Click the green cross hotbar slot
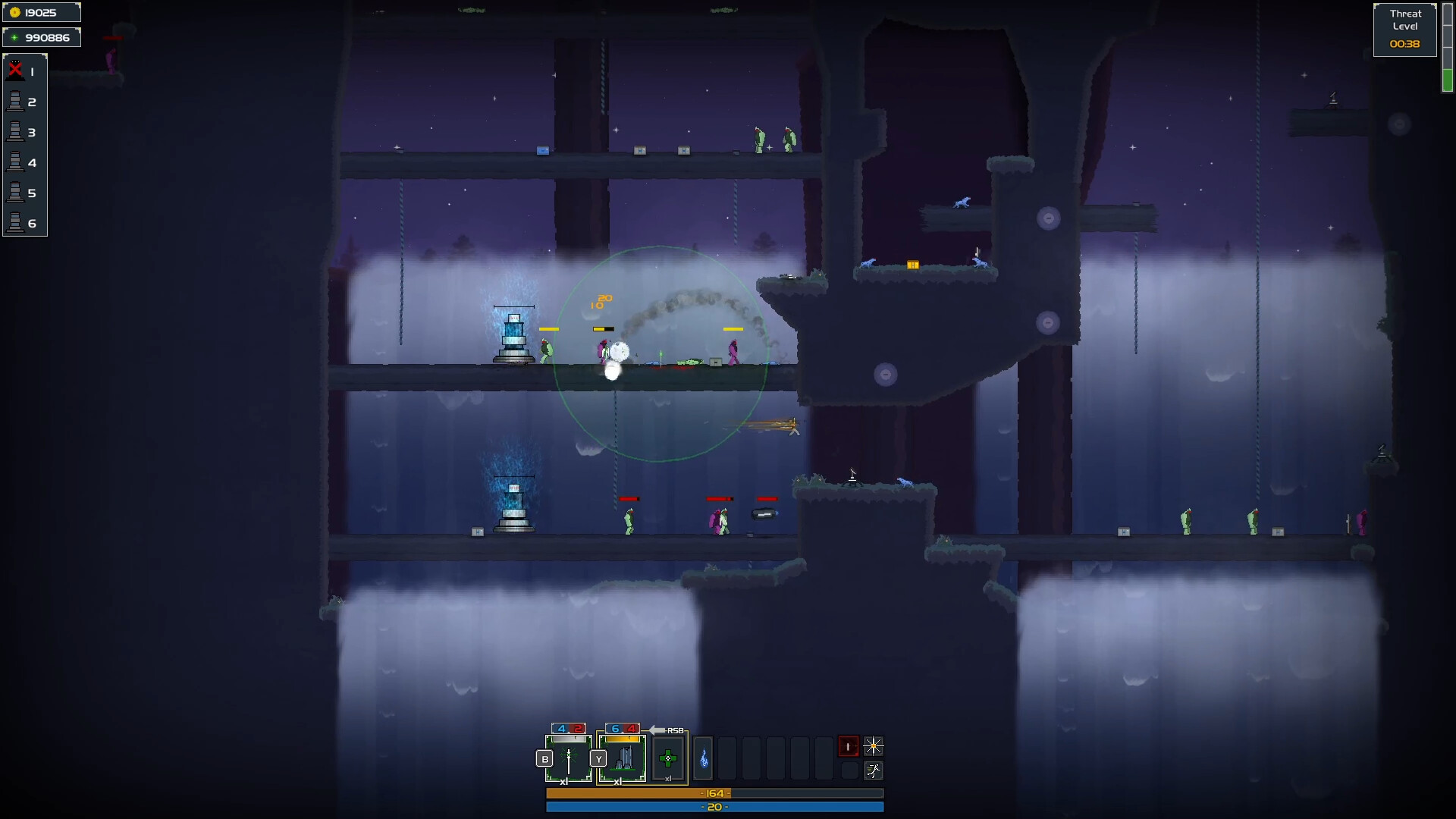Screen dimensions: 1456x819 (x=668, y=758)
